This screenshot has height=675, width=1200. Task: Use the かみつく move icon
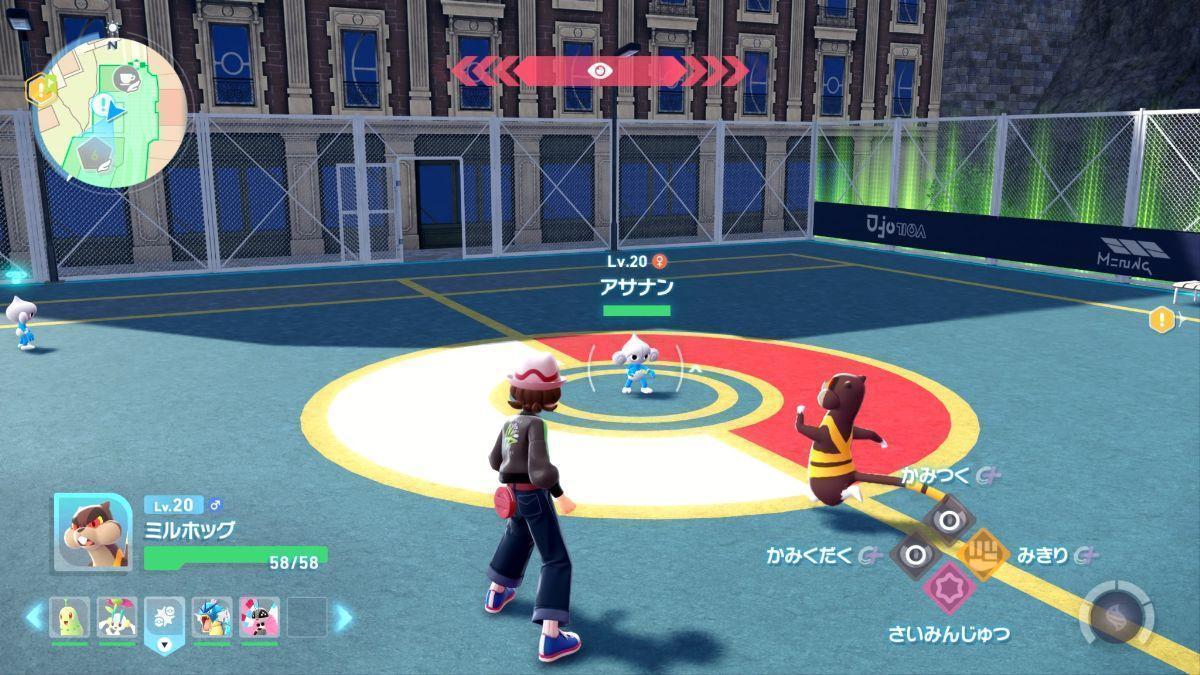(946, 519)
